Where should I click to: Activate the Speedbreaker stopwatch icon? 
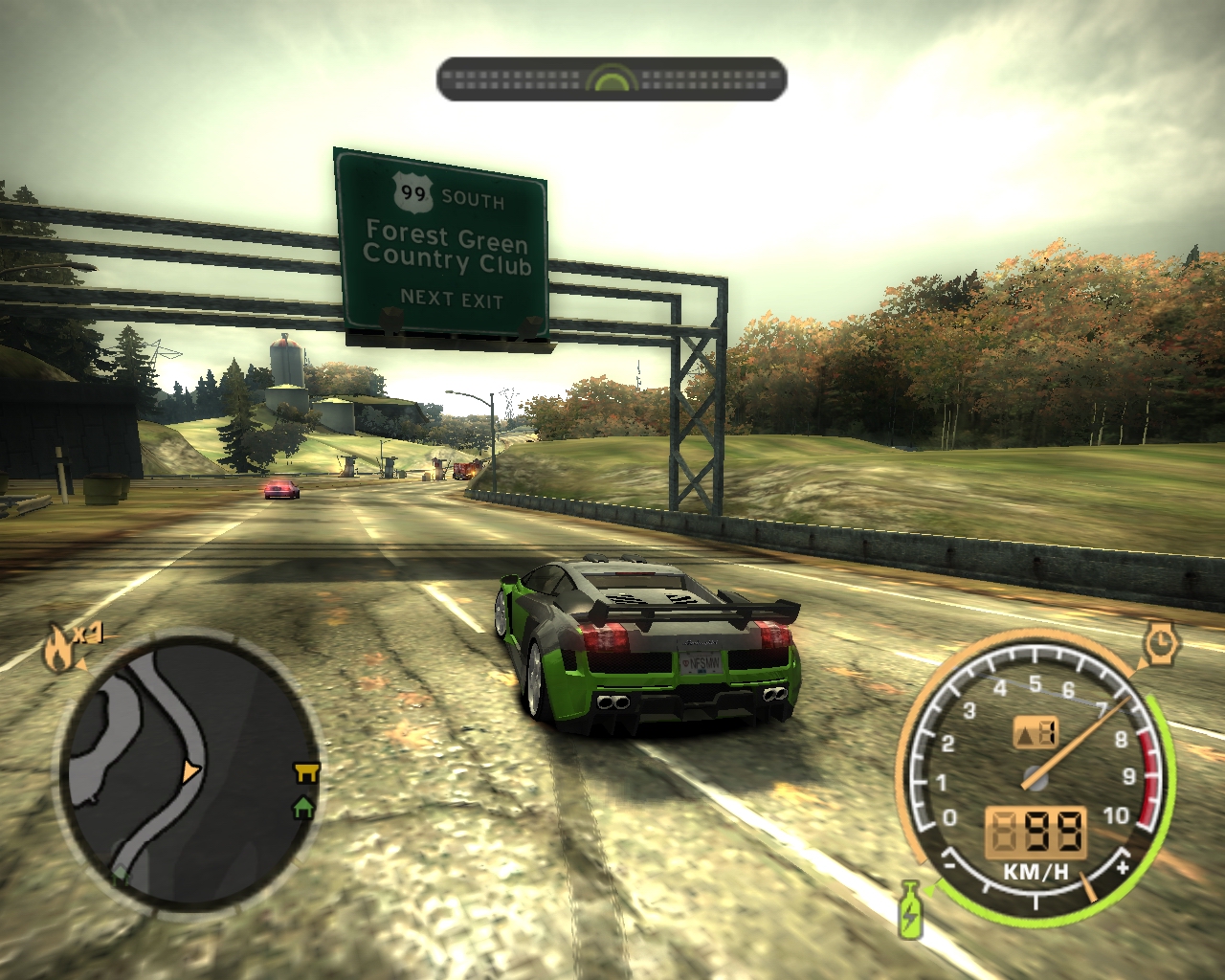point(1161,643)
